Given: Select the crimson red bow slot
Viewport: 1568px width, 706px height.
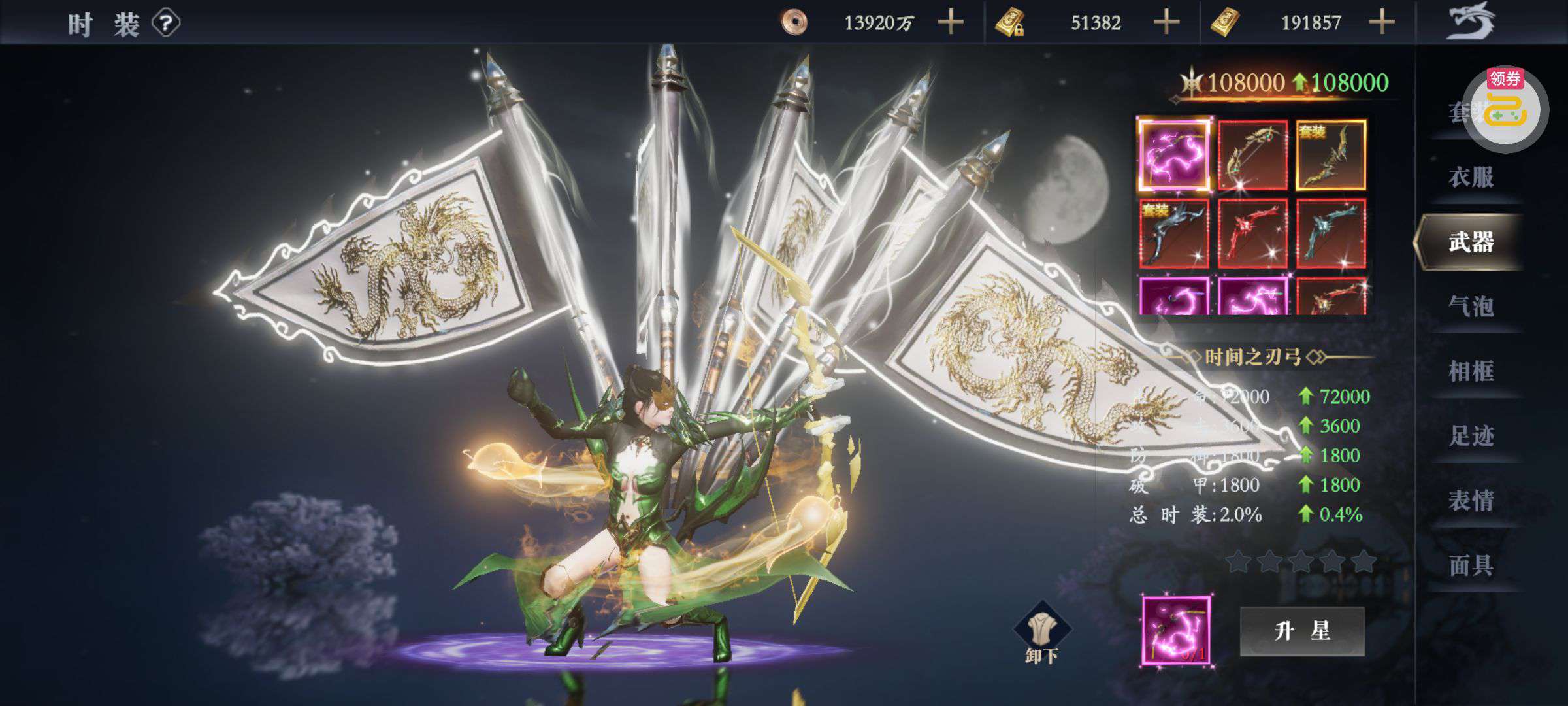Looking at the screenshot, I should point(1252,233).
